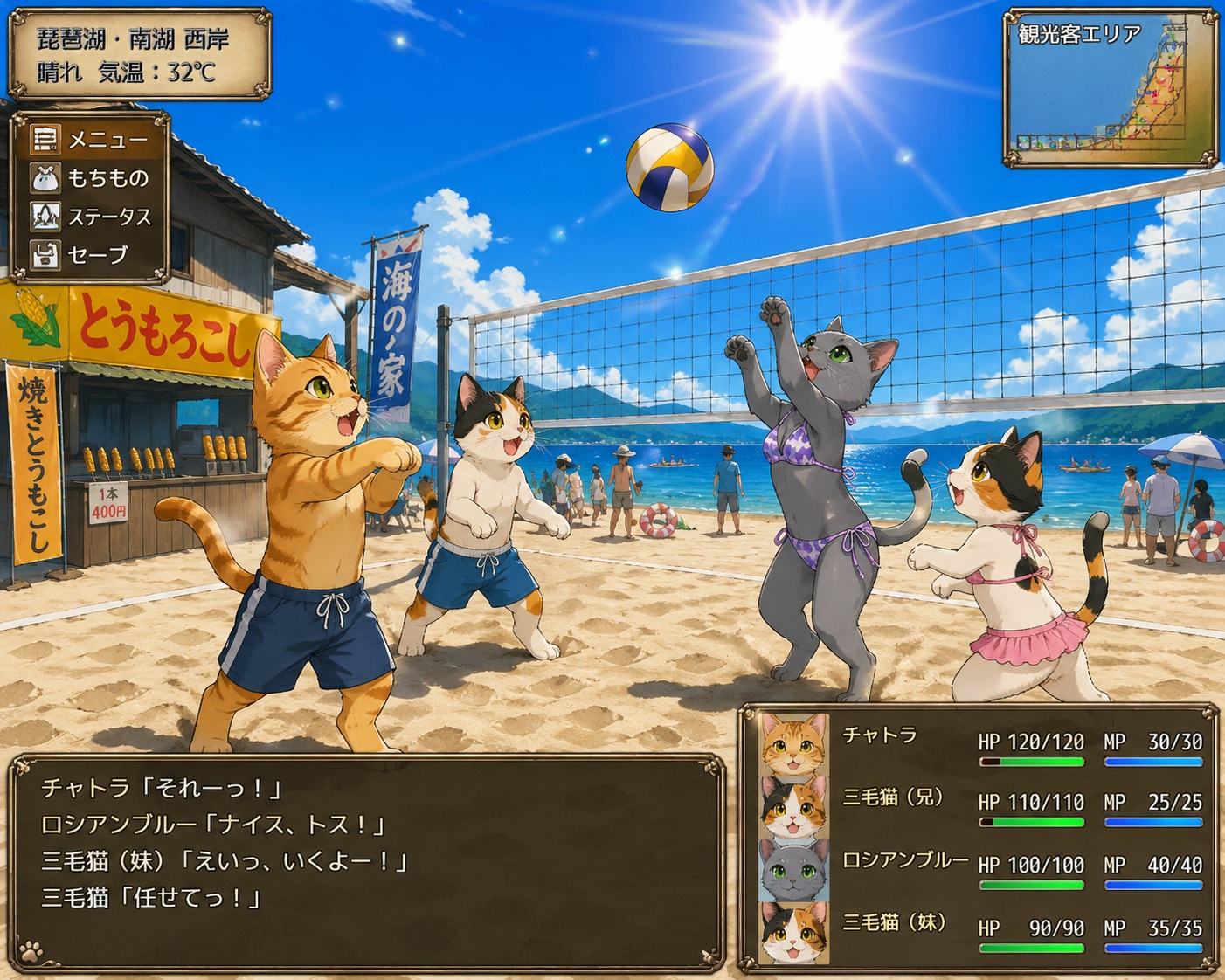Choose the セーブ save entry
1225x980 pixels.
click(90, 255)
